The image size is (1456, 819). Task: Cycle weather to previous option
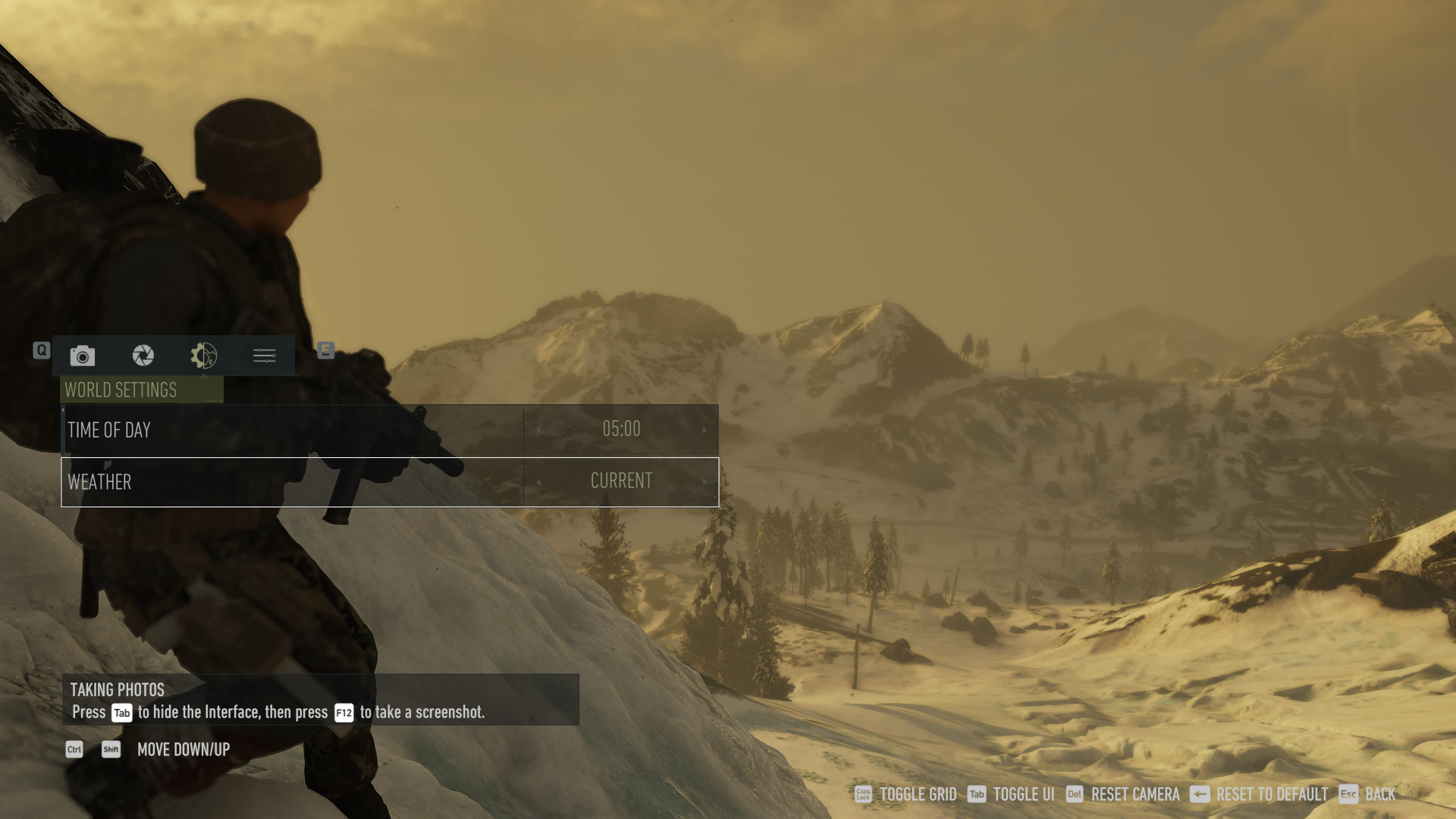[x=539, y=482]
